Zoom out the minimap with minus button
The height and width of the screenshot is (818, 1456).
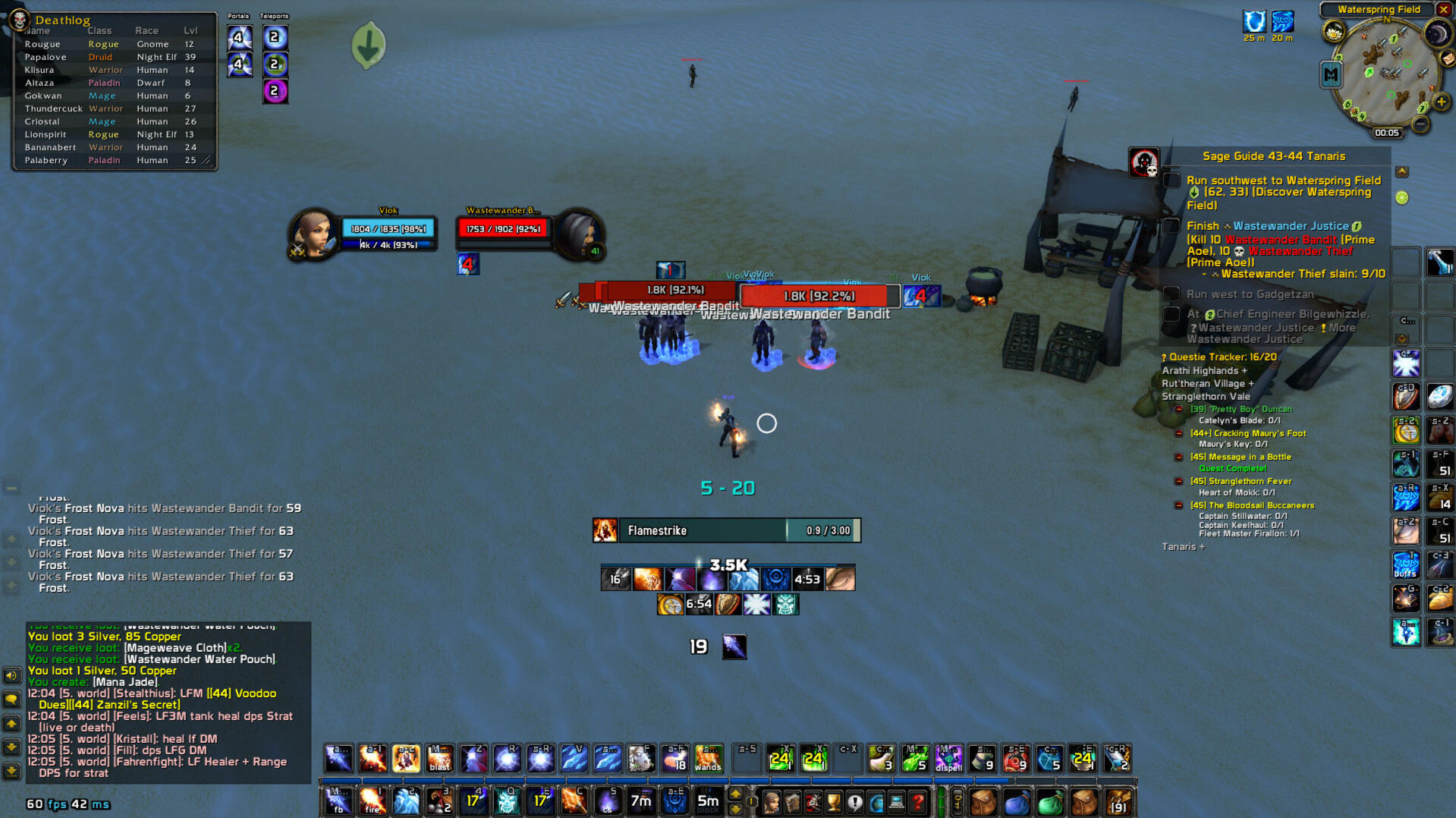(x=1421, y=124)
